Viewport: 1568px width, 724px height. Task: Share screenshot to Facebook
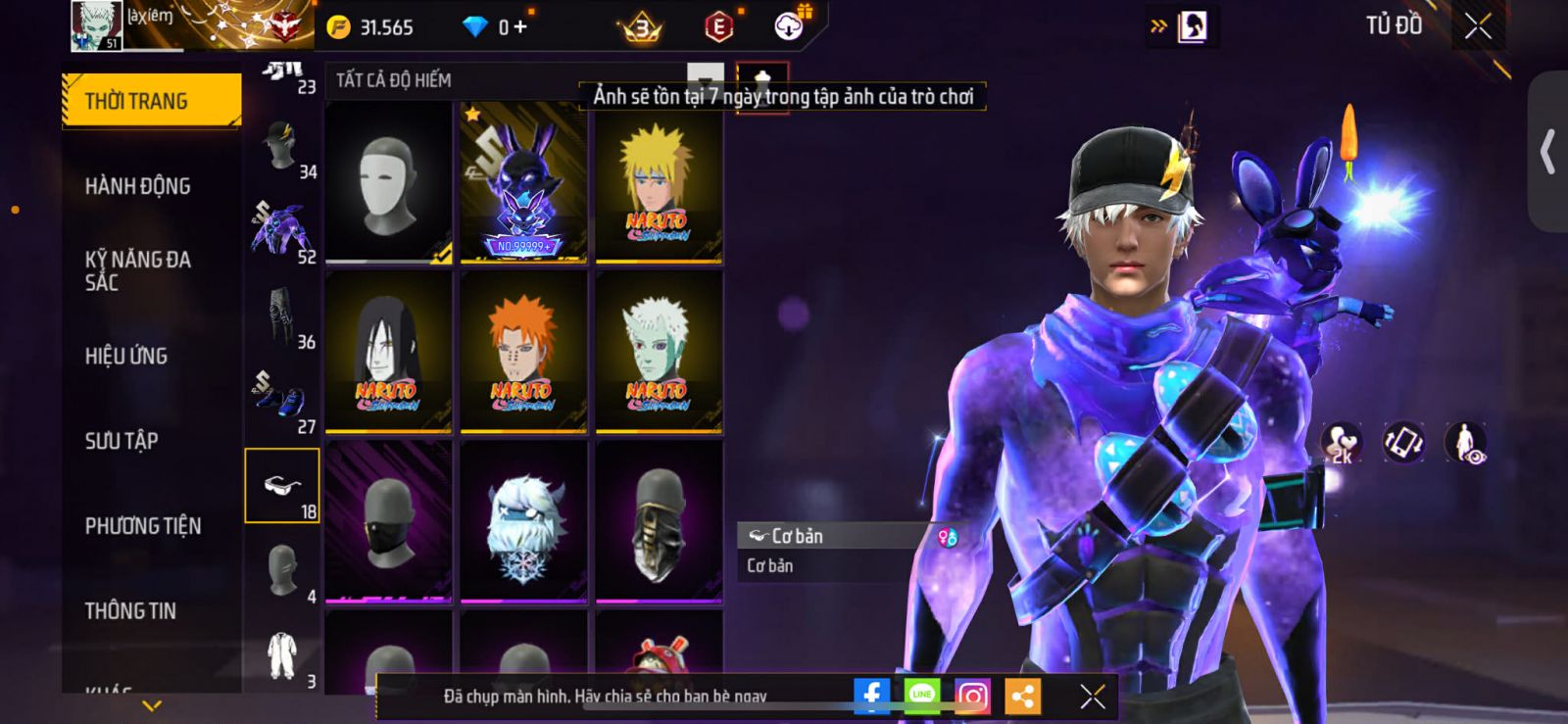pyautogui.click(x=871, y=696)
